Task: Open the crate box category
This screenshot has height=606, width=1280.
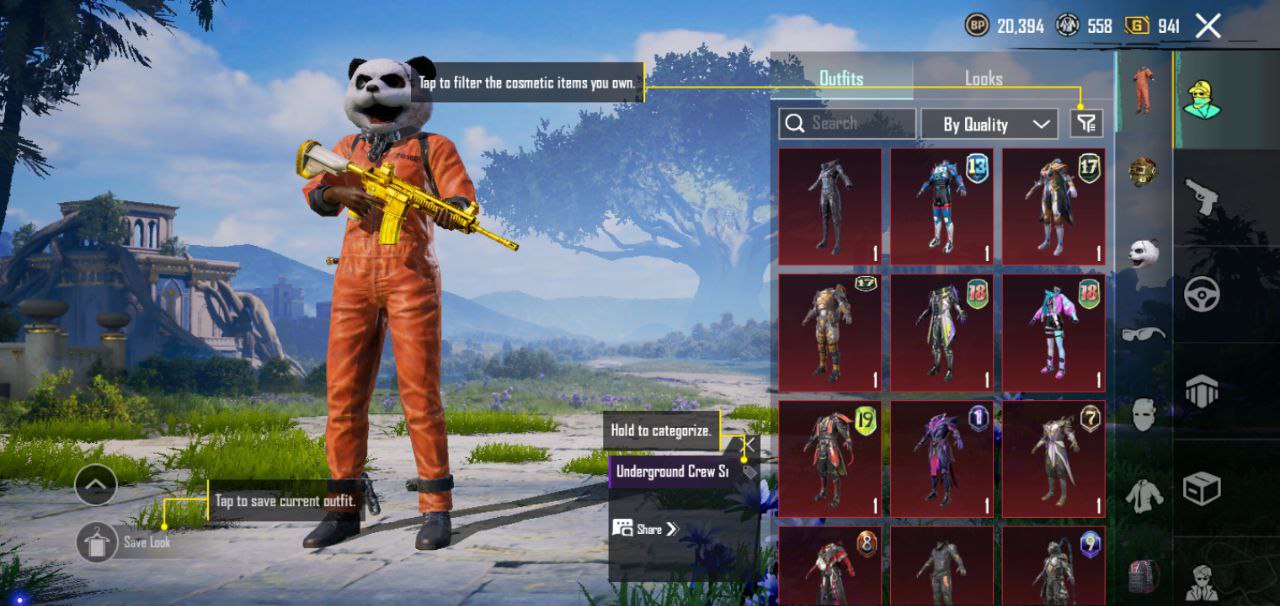Action: tap(1201, 489)
